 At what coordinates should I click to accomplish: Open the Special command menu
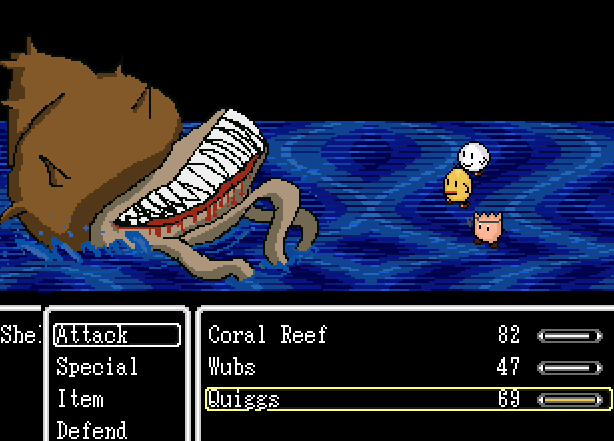pyautogui.click(x=97, y=367)
